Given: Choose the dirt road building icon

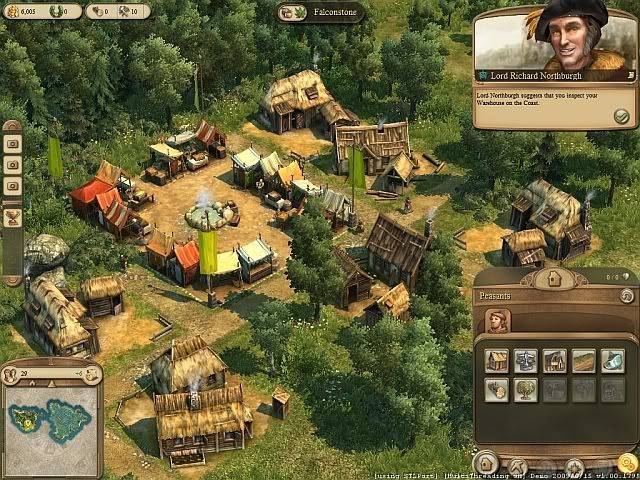Looking at the screenshot, I should (584, 361).
